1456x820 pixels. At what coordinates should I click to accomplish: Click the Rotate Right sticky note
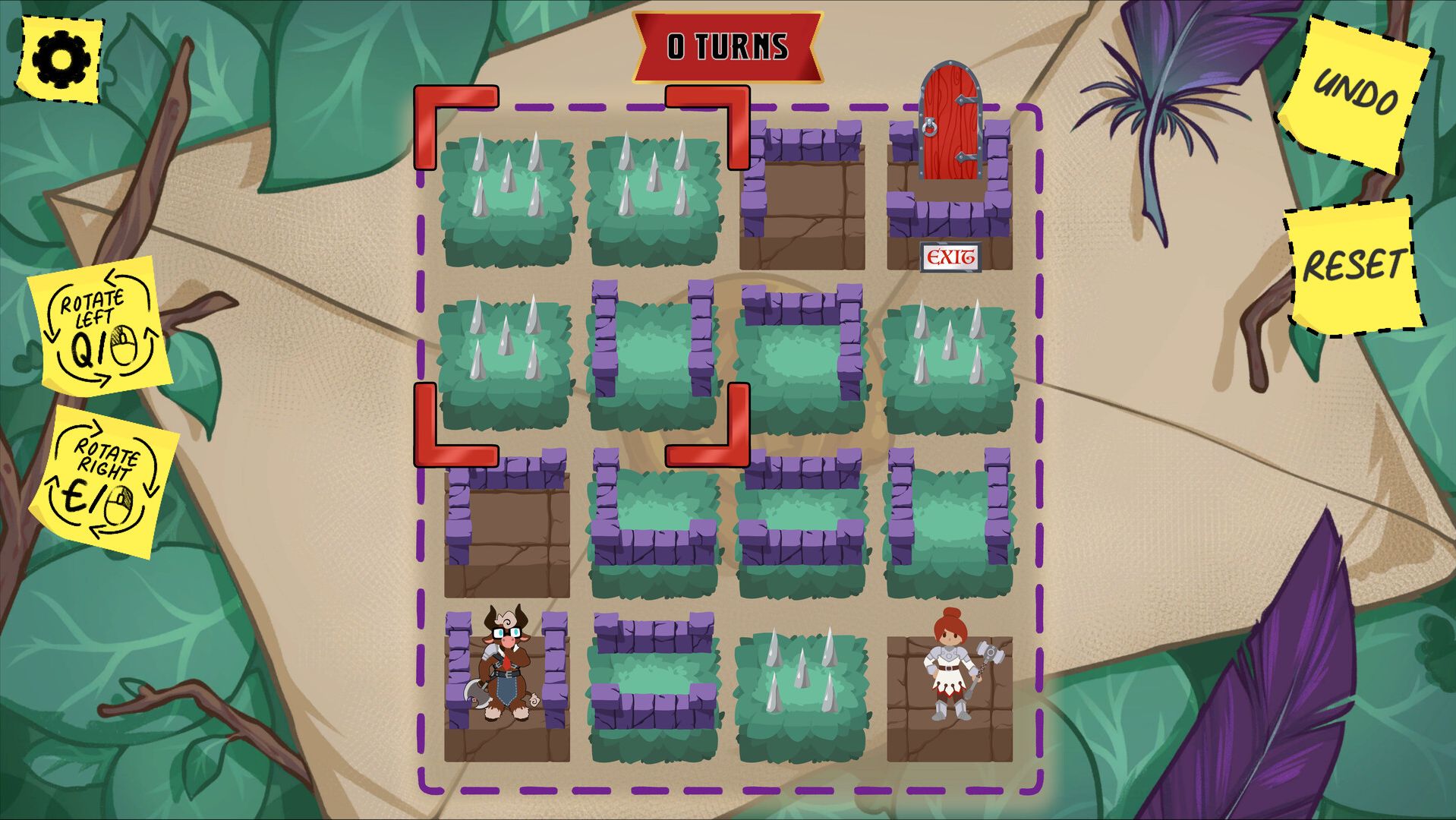[104, 482]
